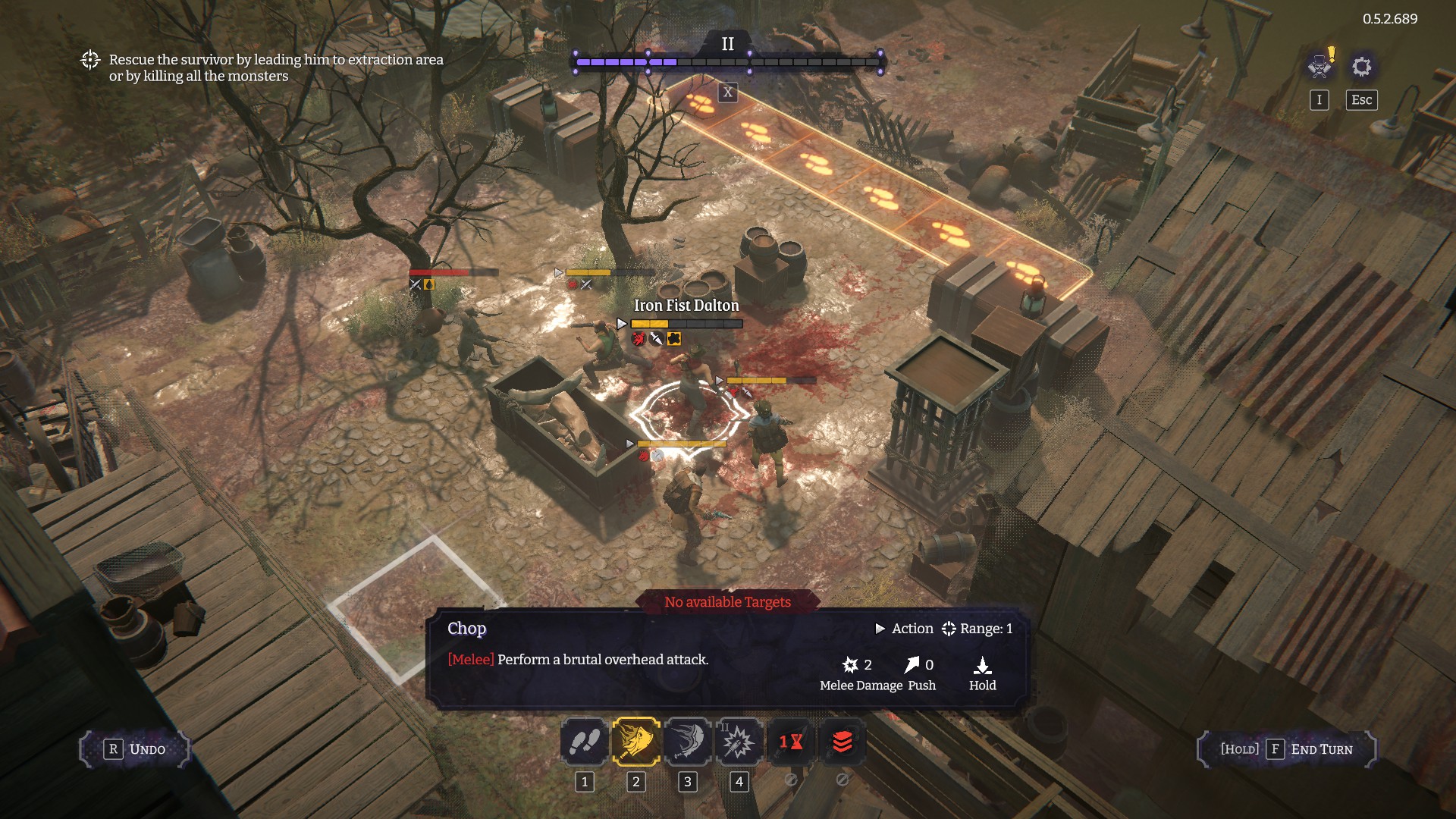Open the character screen via the butcher icon
The height and width of the screenshot is (819, 1456).
pyautogui.click(x=1320, y=67)
